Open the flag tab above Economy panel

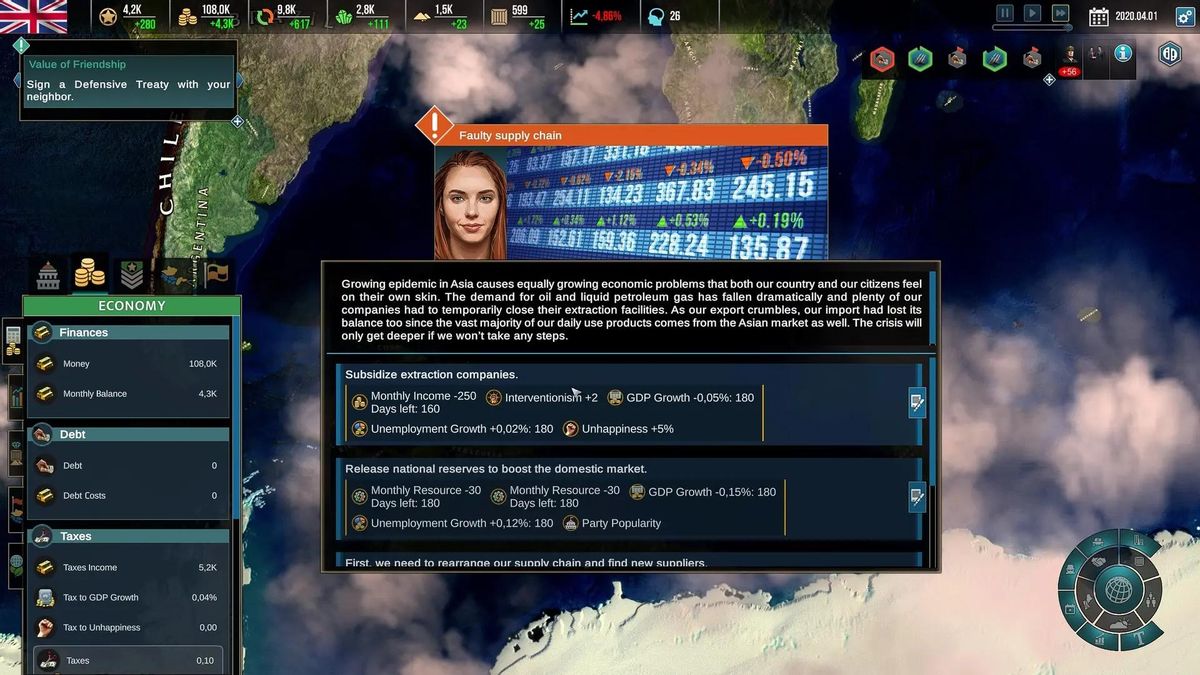point(219,274)
